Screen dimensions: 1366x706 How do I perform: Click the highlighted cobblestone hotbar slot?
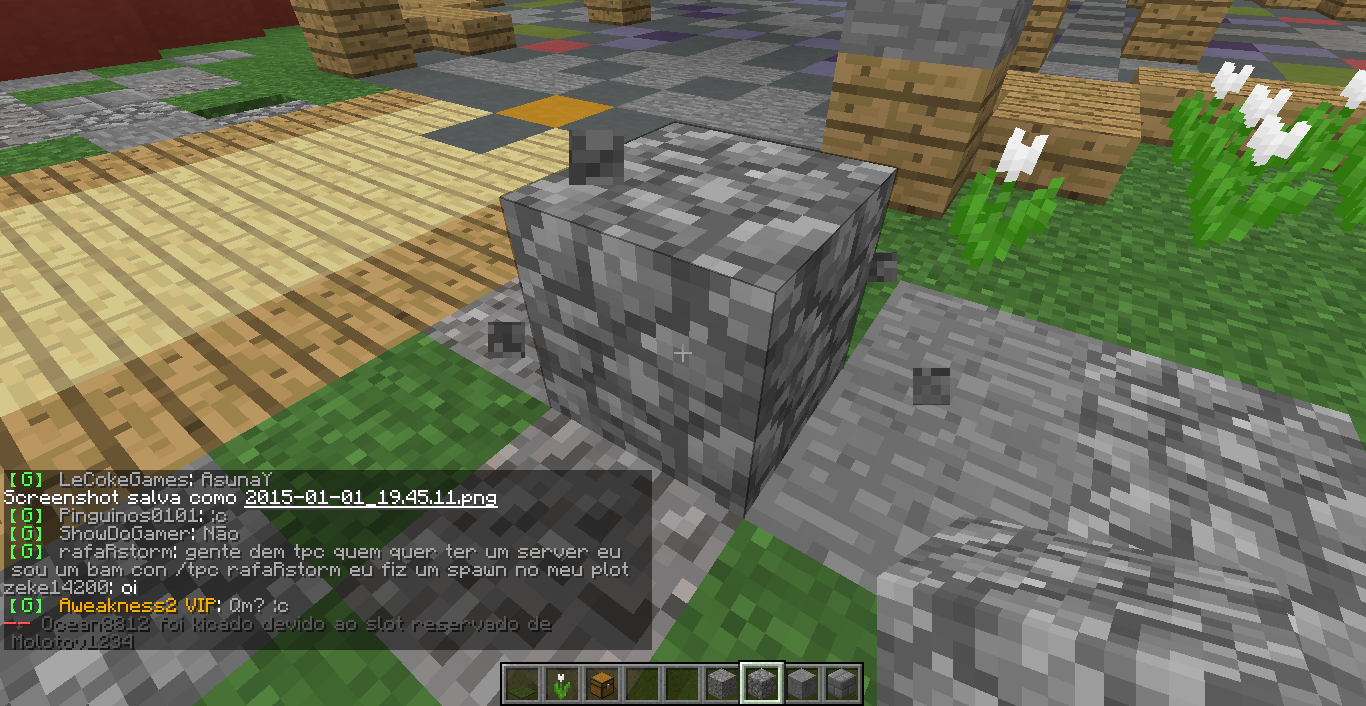pyautogui.click(x=760, y=684)
